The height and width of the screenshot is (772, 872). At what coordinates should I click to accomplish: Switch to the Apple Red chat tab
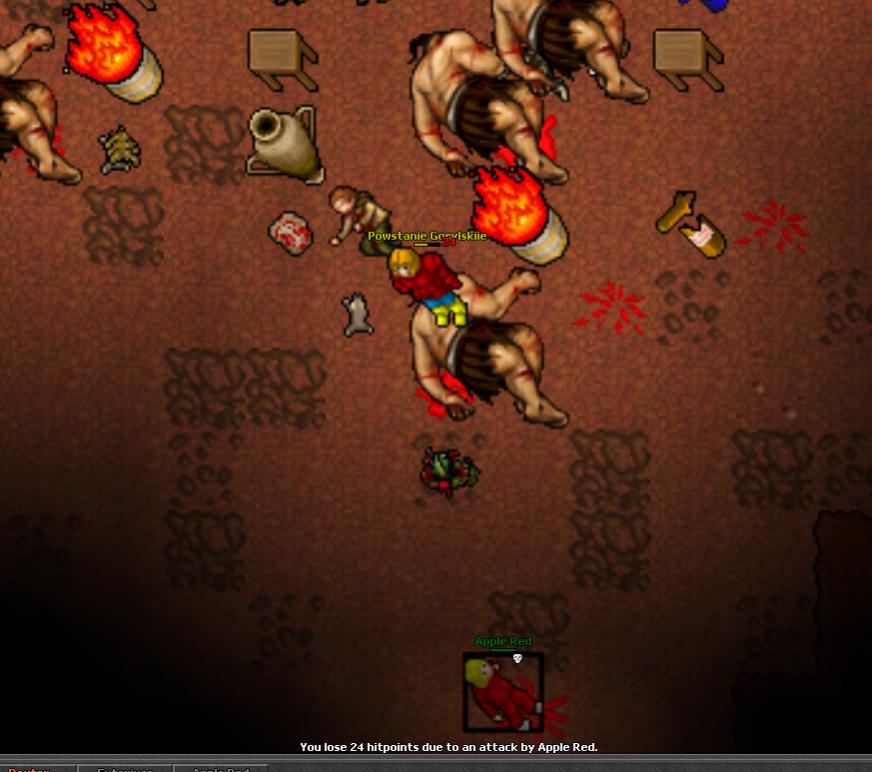tap(221, 768)
